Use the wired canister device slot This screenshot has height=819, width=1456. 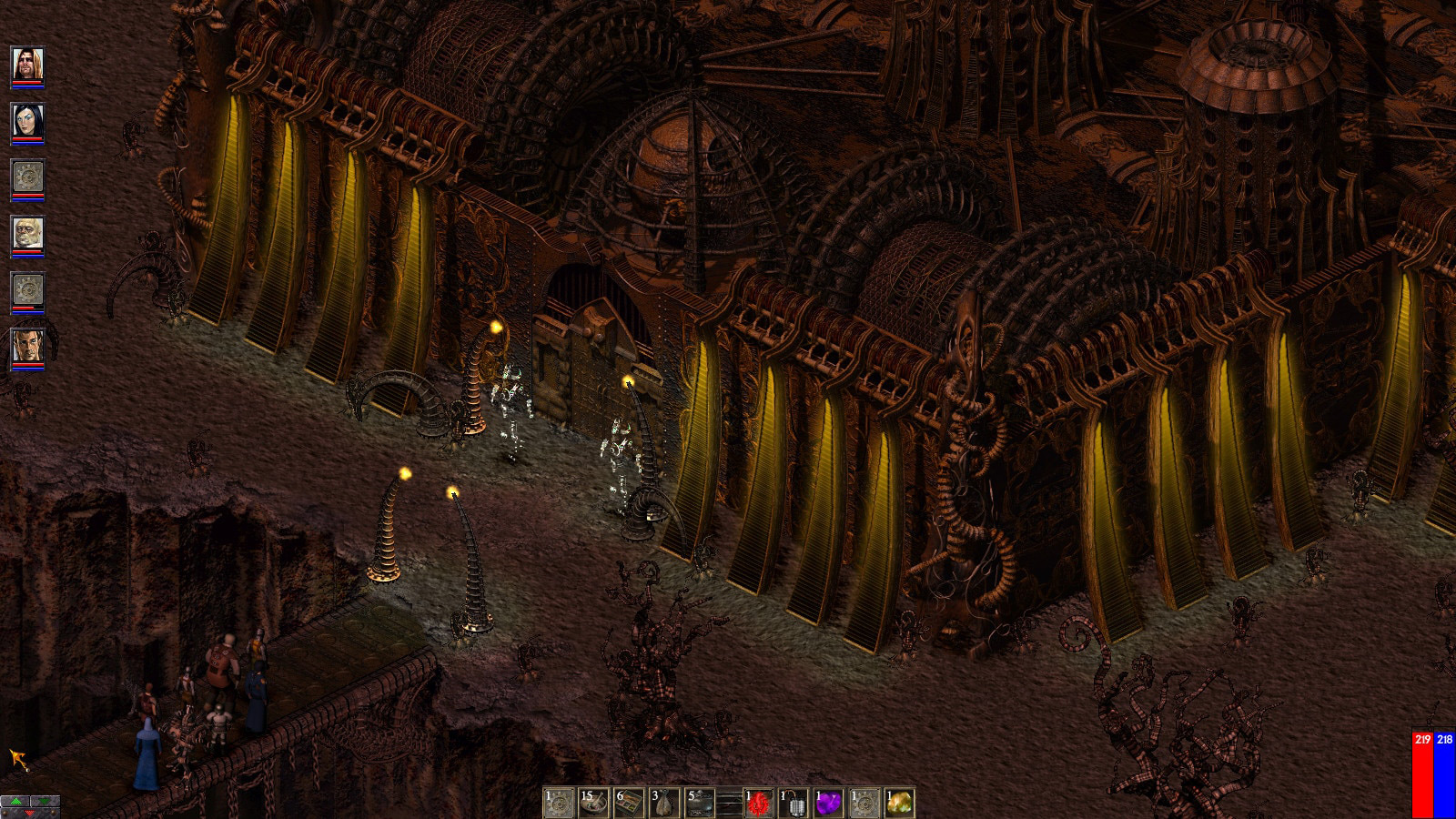(x=794, y=803)
